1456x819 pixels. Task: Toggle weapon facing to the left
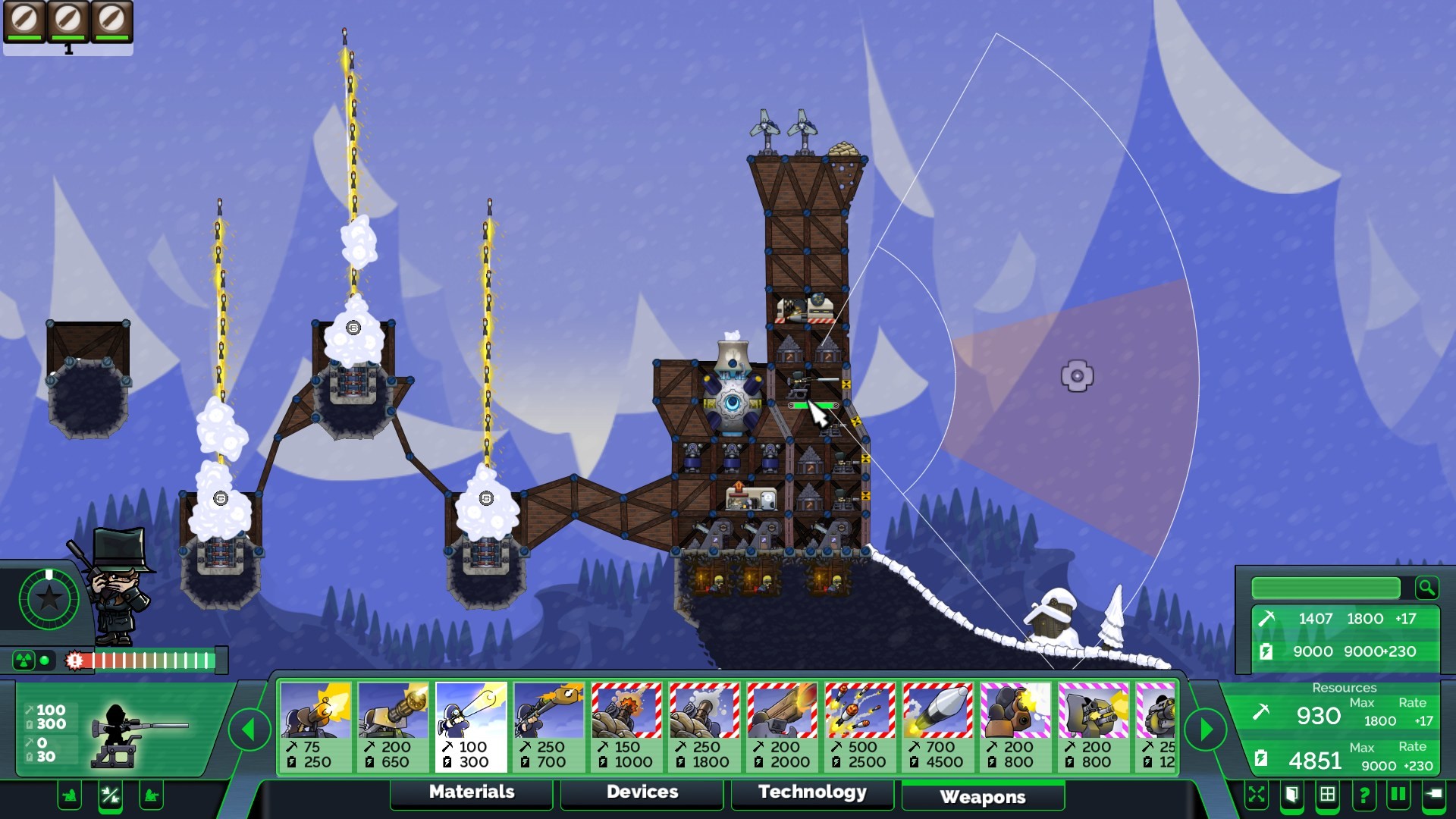click(x=69, y=796)
